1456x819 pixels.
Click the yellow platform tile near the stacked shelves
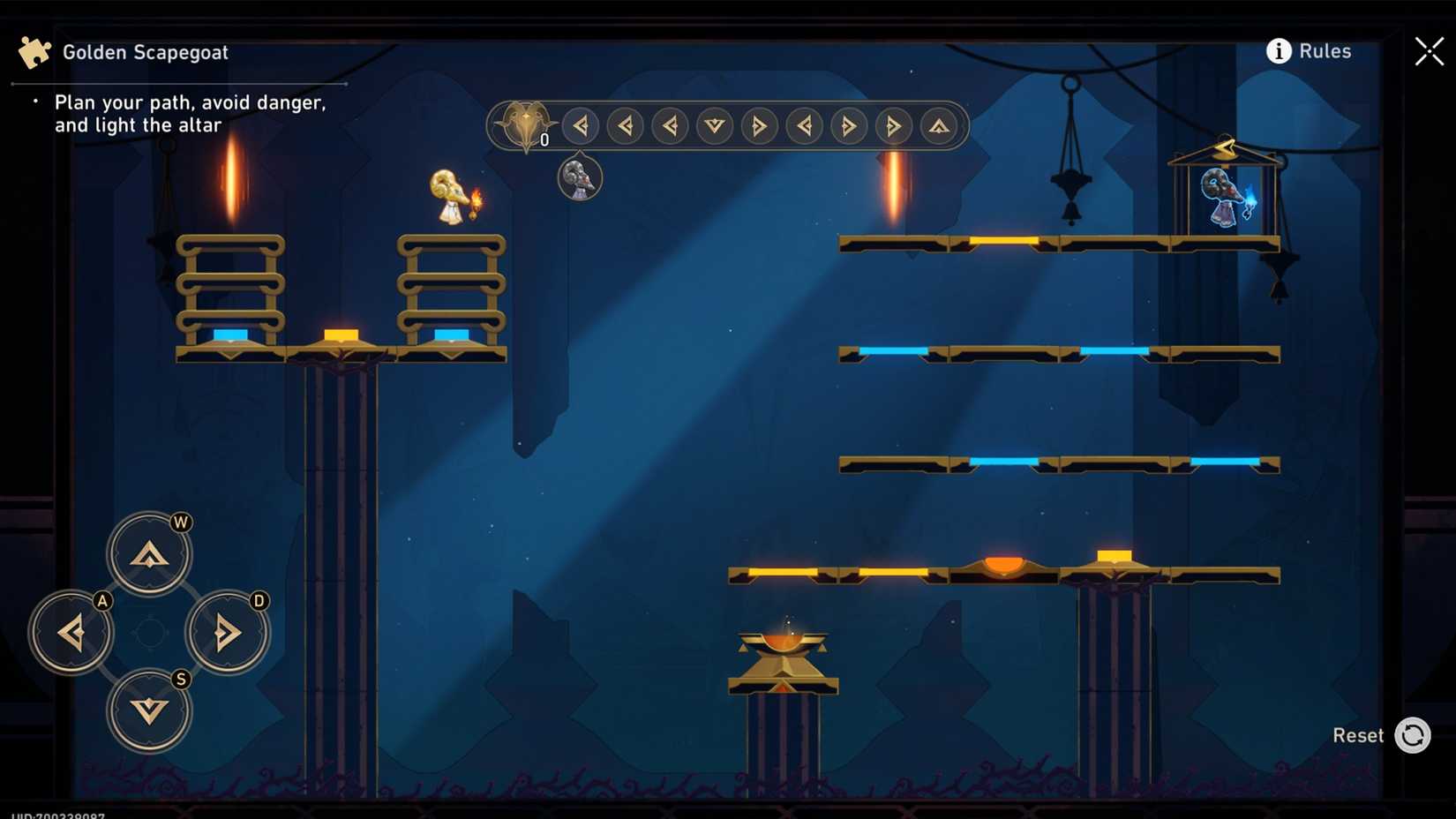340,334
